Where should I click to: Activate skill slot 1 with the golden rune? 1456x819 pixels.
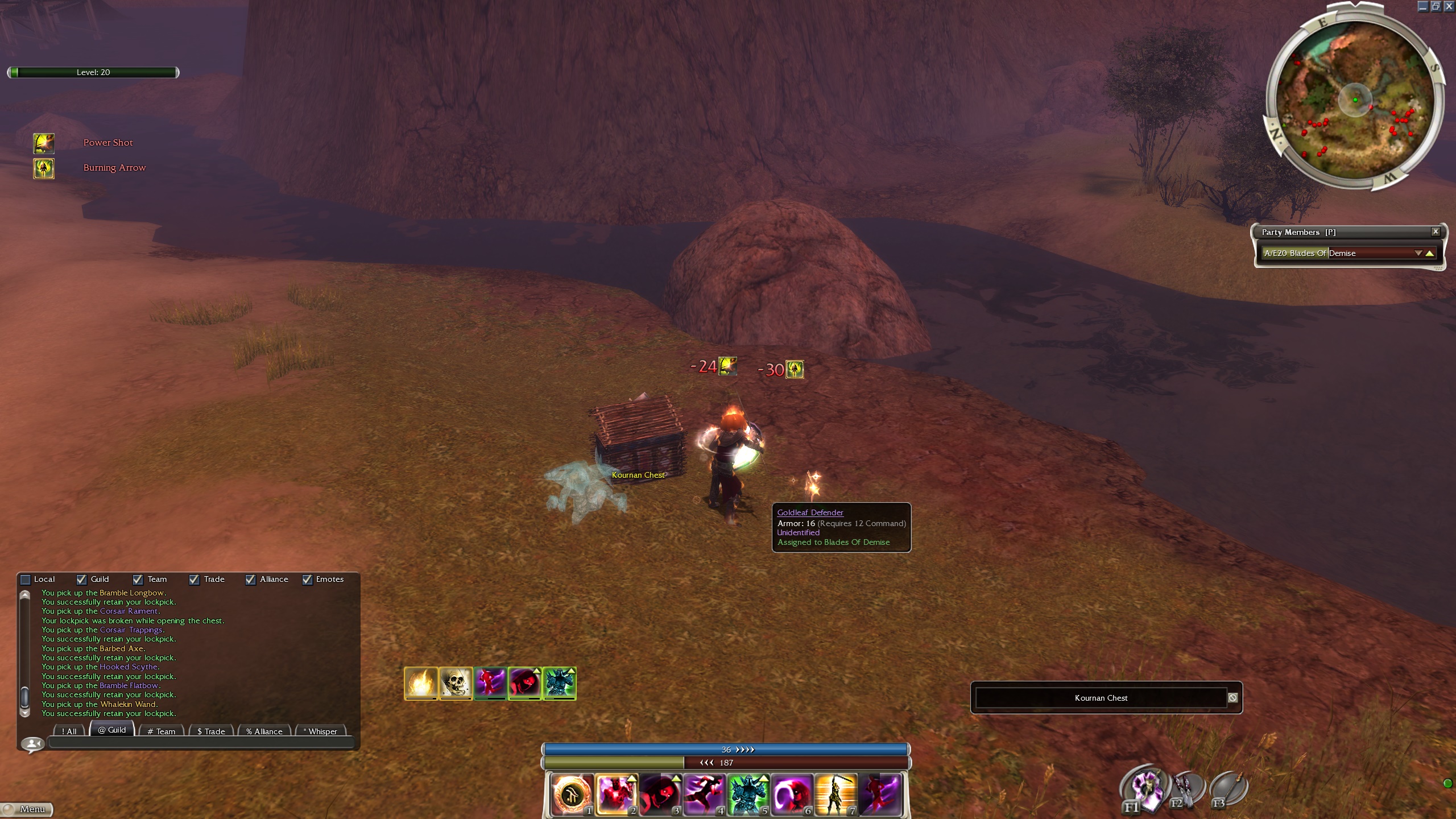coord(572,794)
